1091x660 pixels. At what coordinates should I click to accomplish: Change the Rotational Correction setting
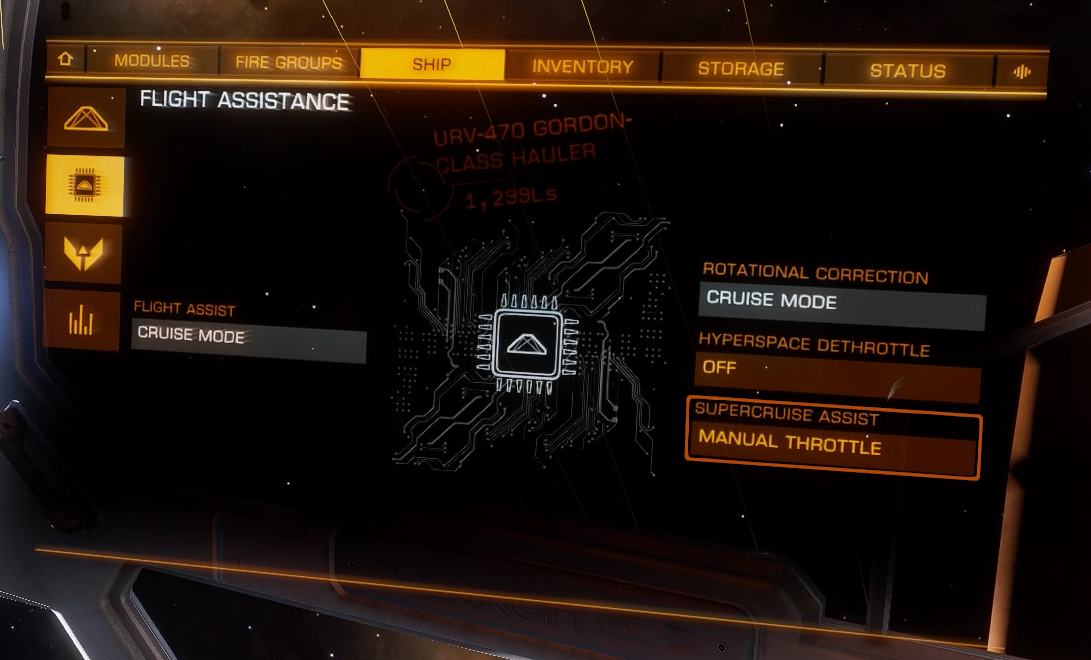click(841, 301)
